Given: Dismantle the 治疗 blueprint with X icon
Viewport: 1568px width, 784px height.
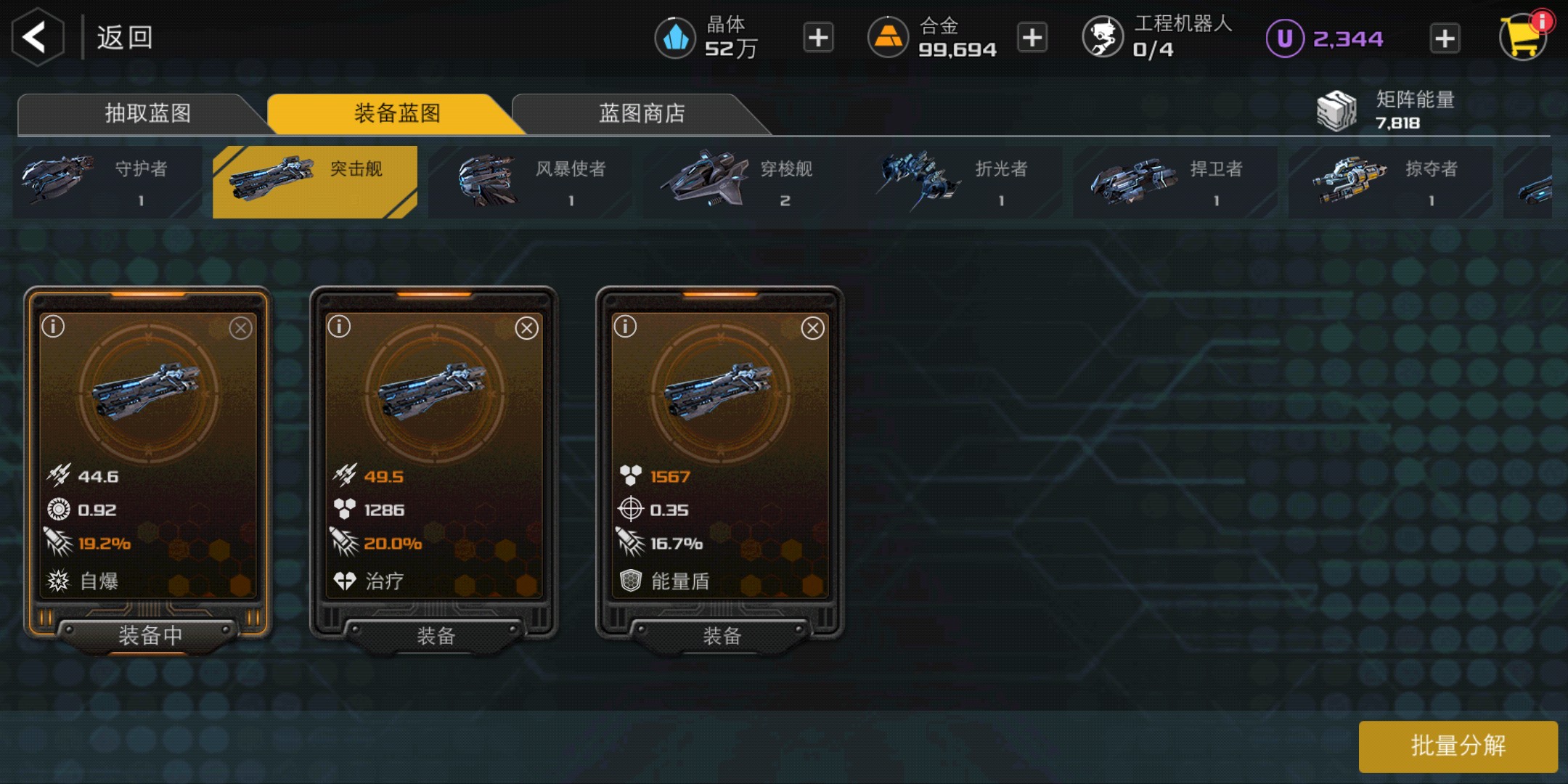Looking at the screenshot, I should (526, 328).
